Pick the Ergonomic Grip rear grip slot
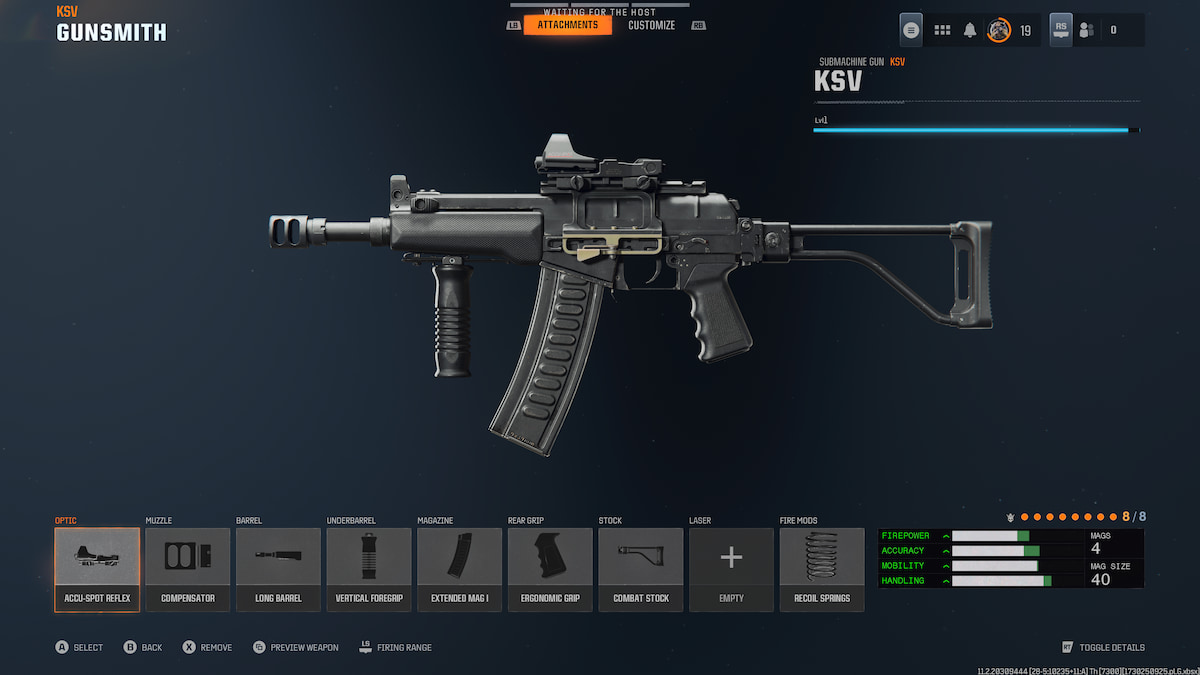The width and height of the screenshot is (1200, 675). 550,568
